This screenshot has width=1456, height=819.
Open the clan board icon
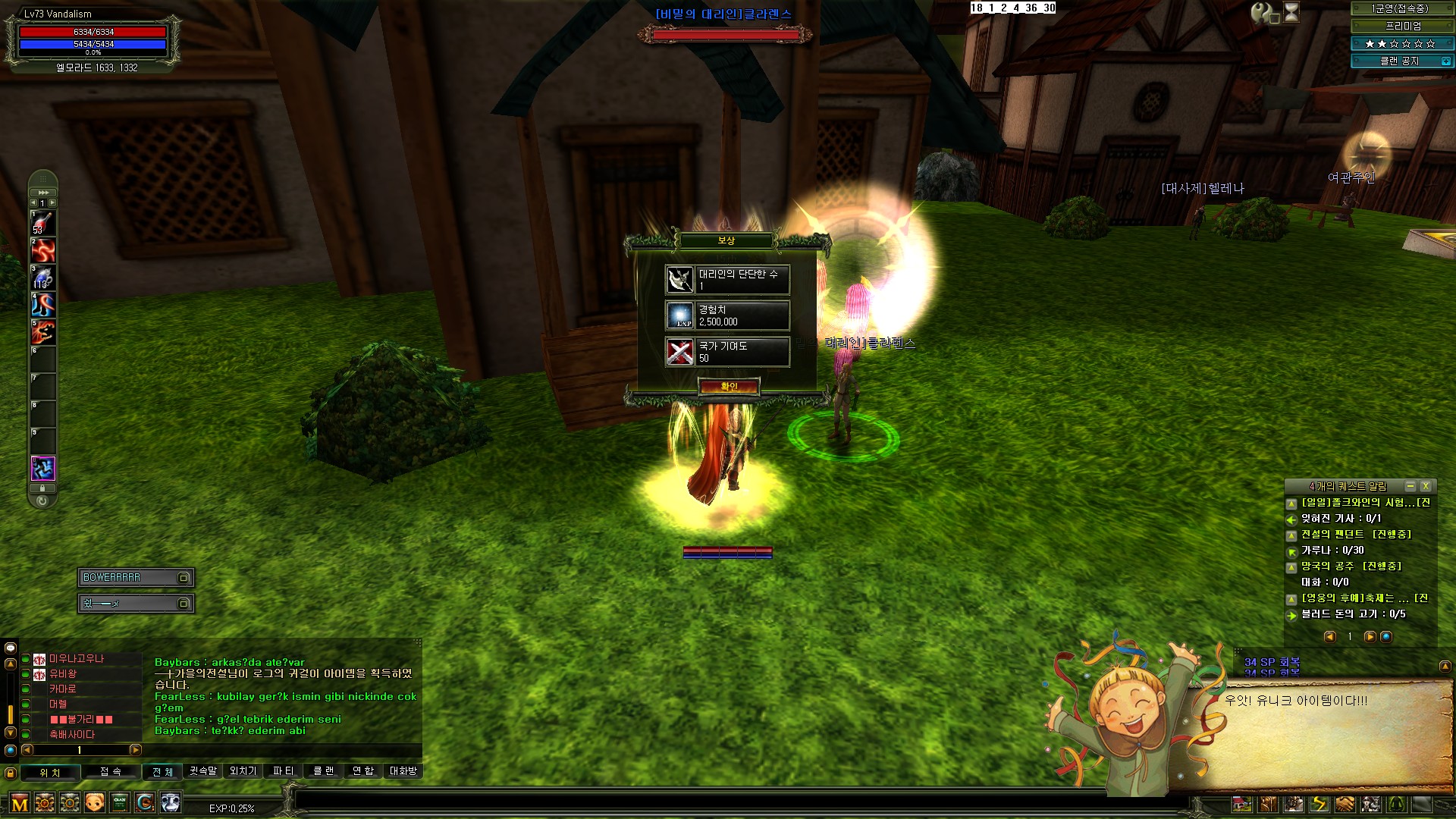pos(120,802)
